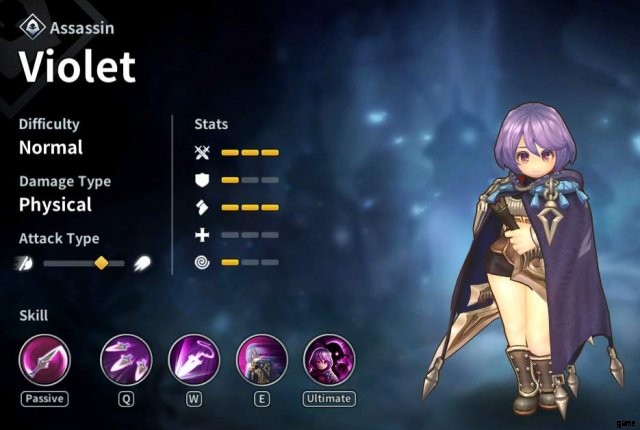The width and height of the screenshot is (640, 430).
Task: Click the Attack Type slider handle
Action: [x=100, y=263]
